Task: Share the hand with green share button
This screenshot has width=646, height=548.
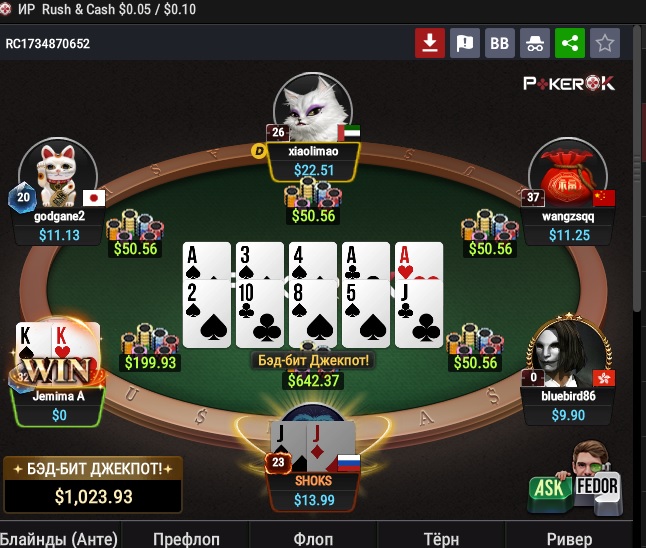Action: click(x=570, y=43)
